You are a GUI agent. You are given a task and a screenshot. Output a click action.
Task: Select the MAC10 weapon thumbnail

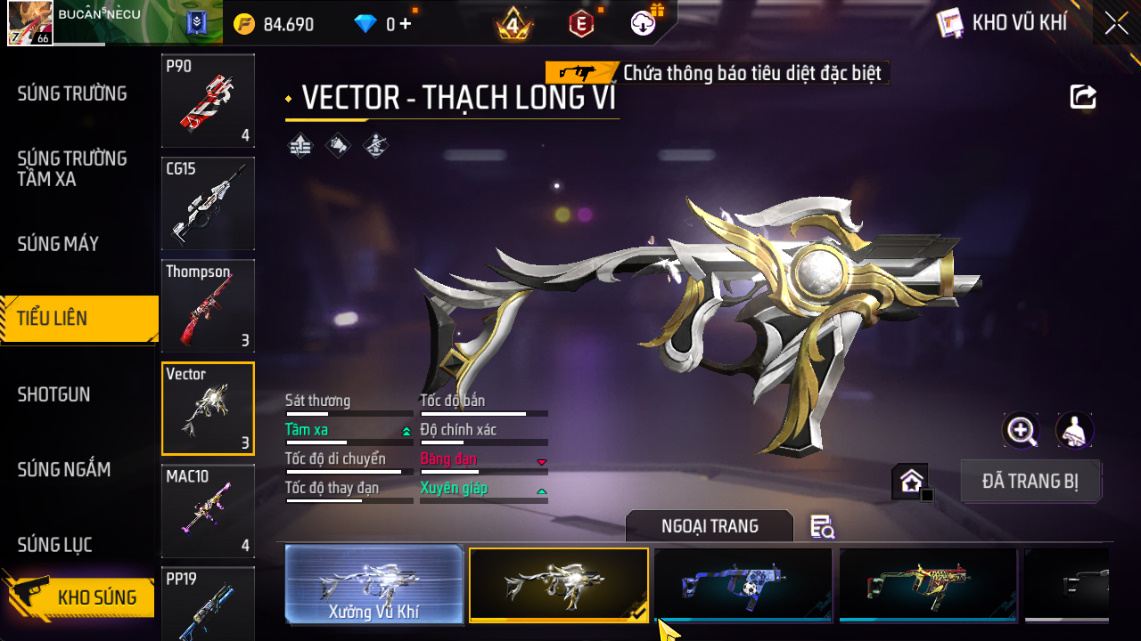(208, 511)
